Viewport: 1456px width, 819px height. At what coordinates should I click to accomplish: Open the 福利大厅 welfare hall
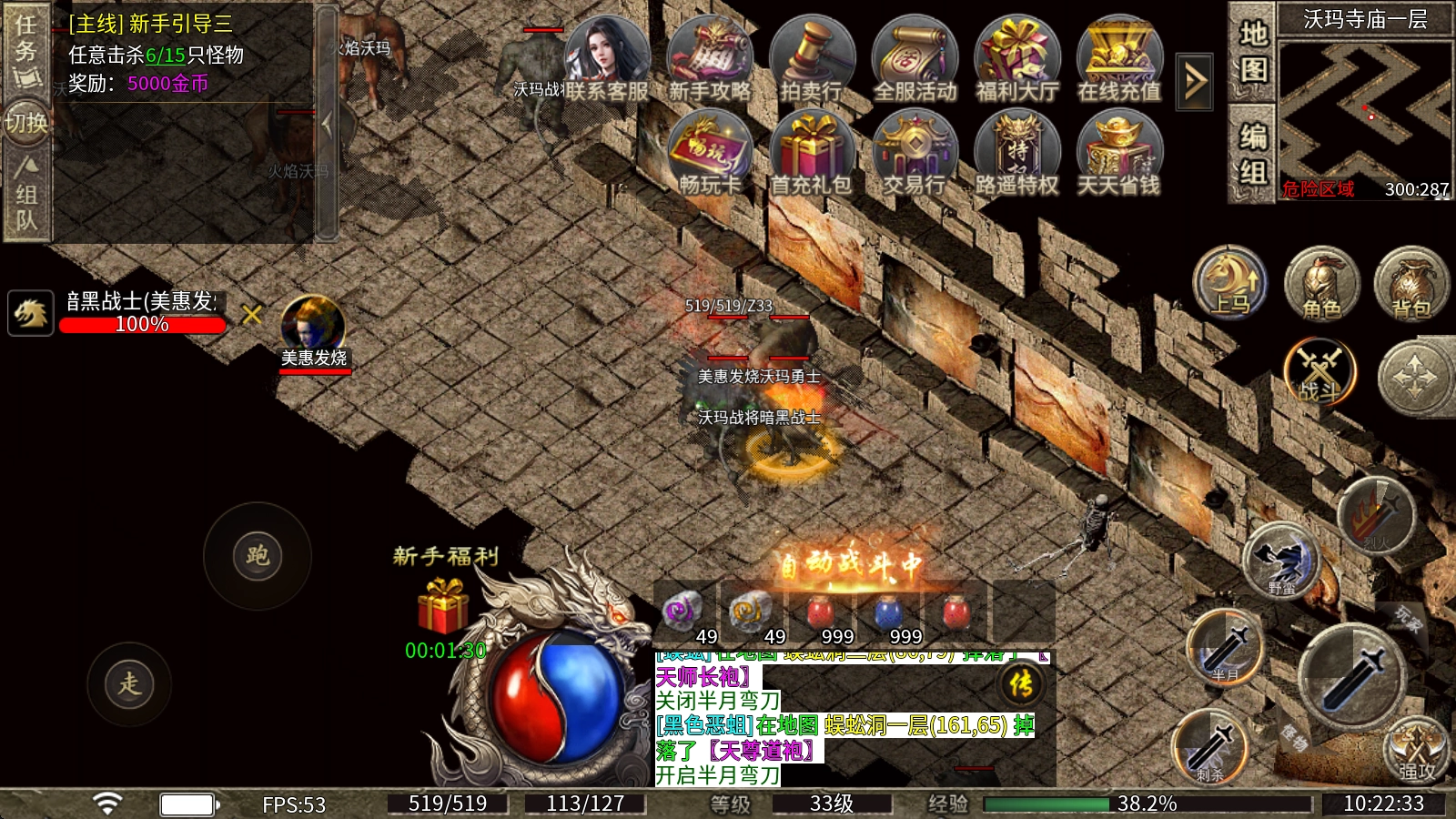tap(1017, 57)
